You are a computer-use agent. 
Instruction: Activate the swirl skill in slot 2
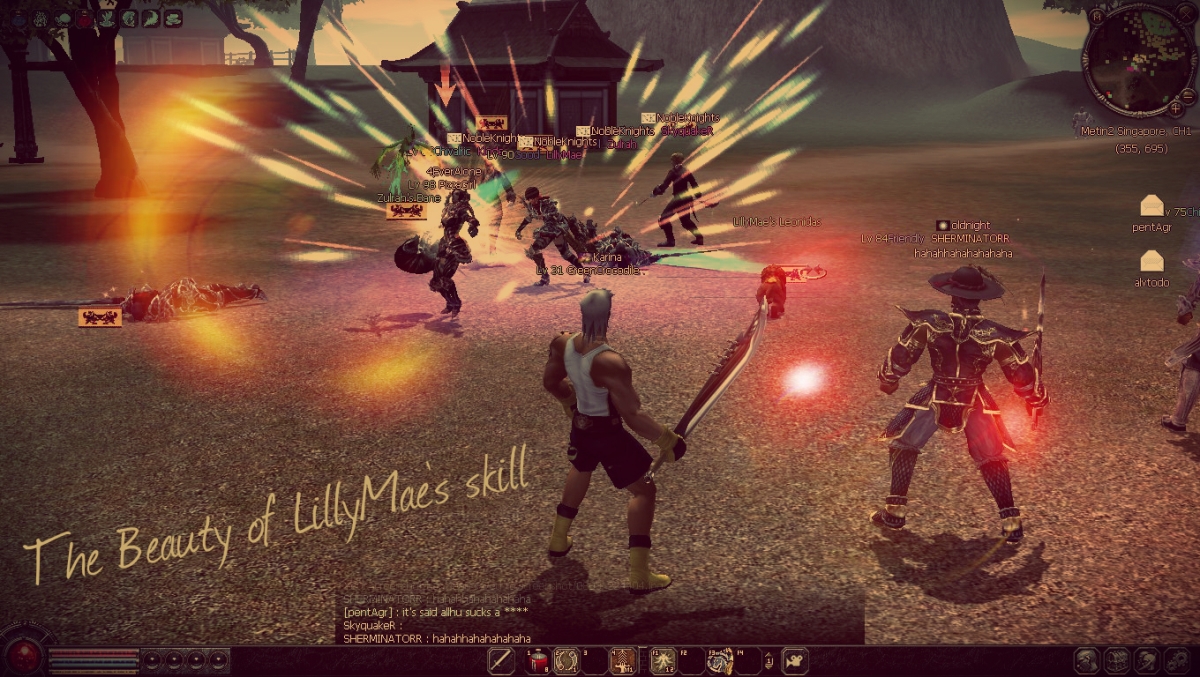click(x=566, y=661)
